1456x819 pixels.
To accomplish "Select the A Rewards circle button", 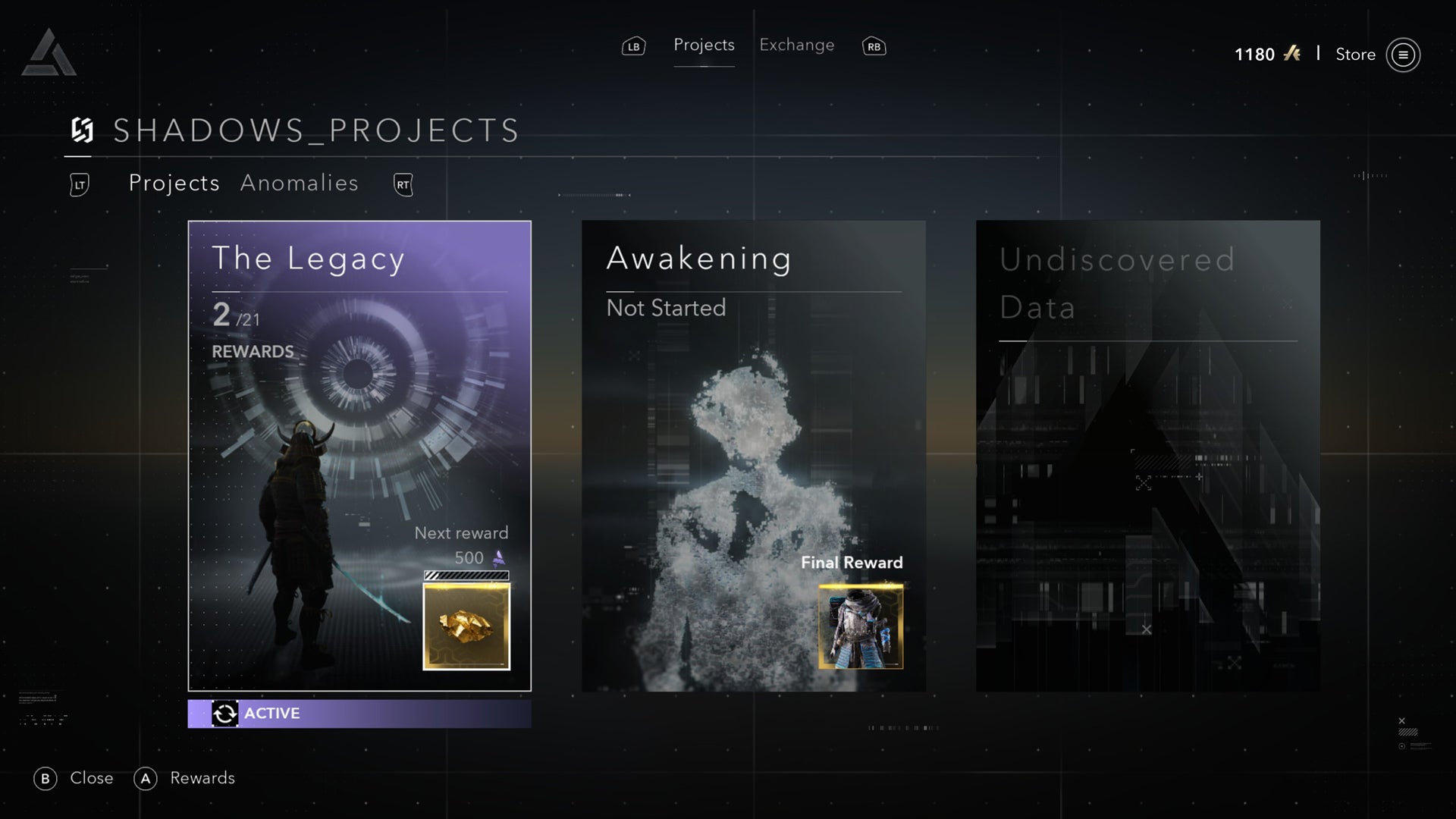I will point(146,778).
